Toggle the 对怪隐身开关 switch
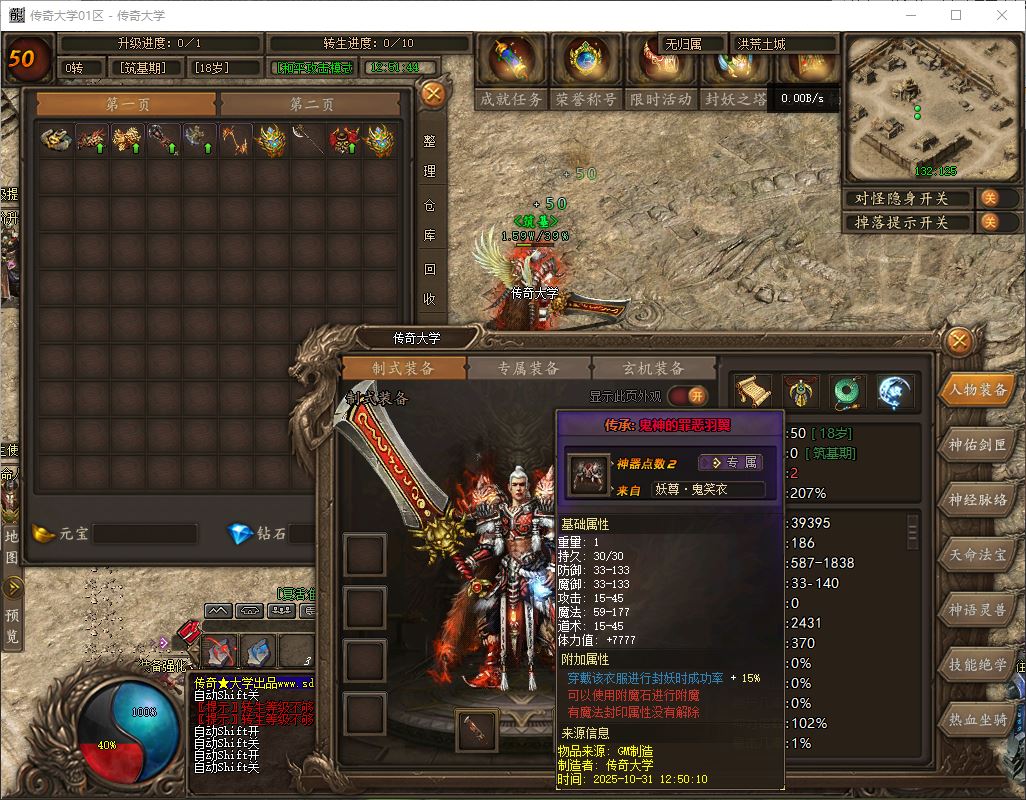This screenshot has width=1026, height=800. point(988,198)
